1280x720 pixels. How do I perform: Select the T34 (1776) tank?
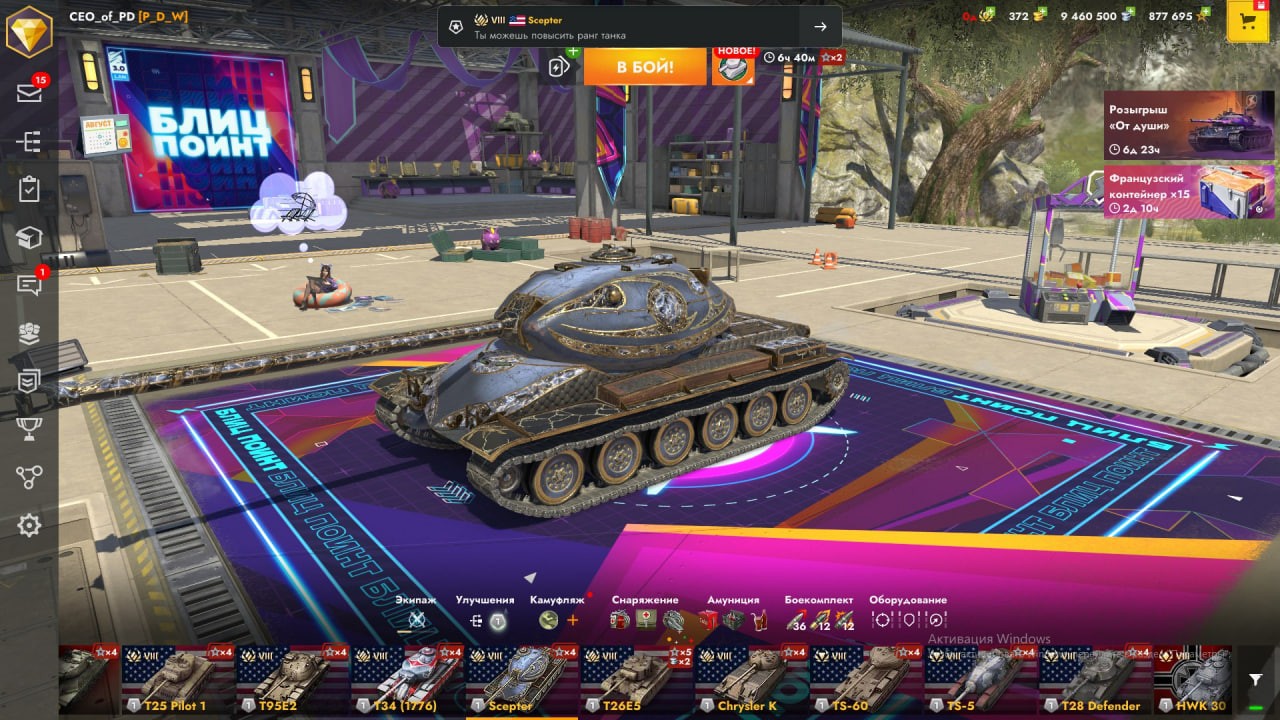[x=407, y=680]
